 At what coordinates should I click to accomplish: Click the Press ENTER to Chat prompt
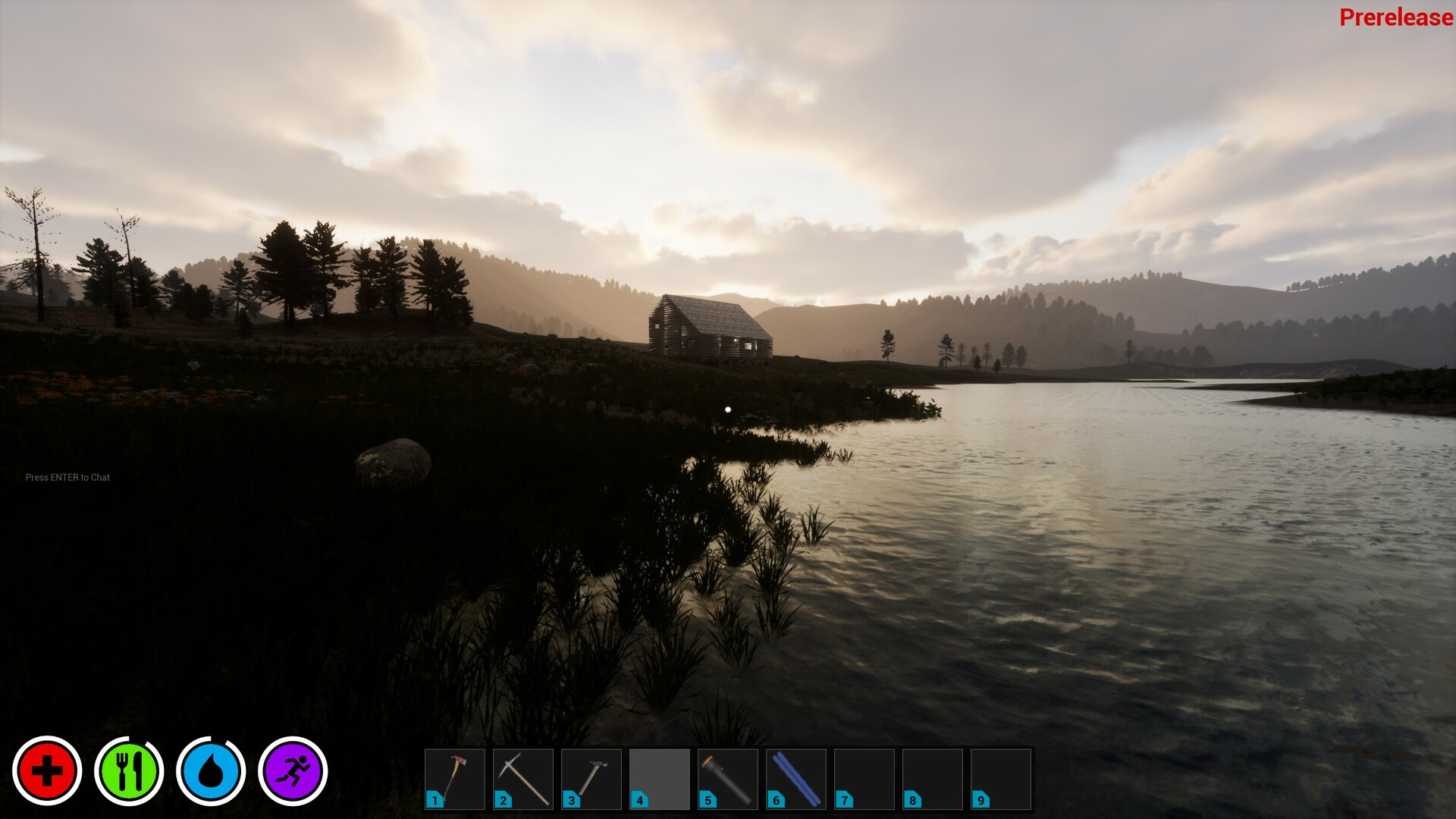point(67,477)
